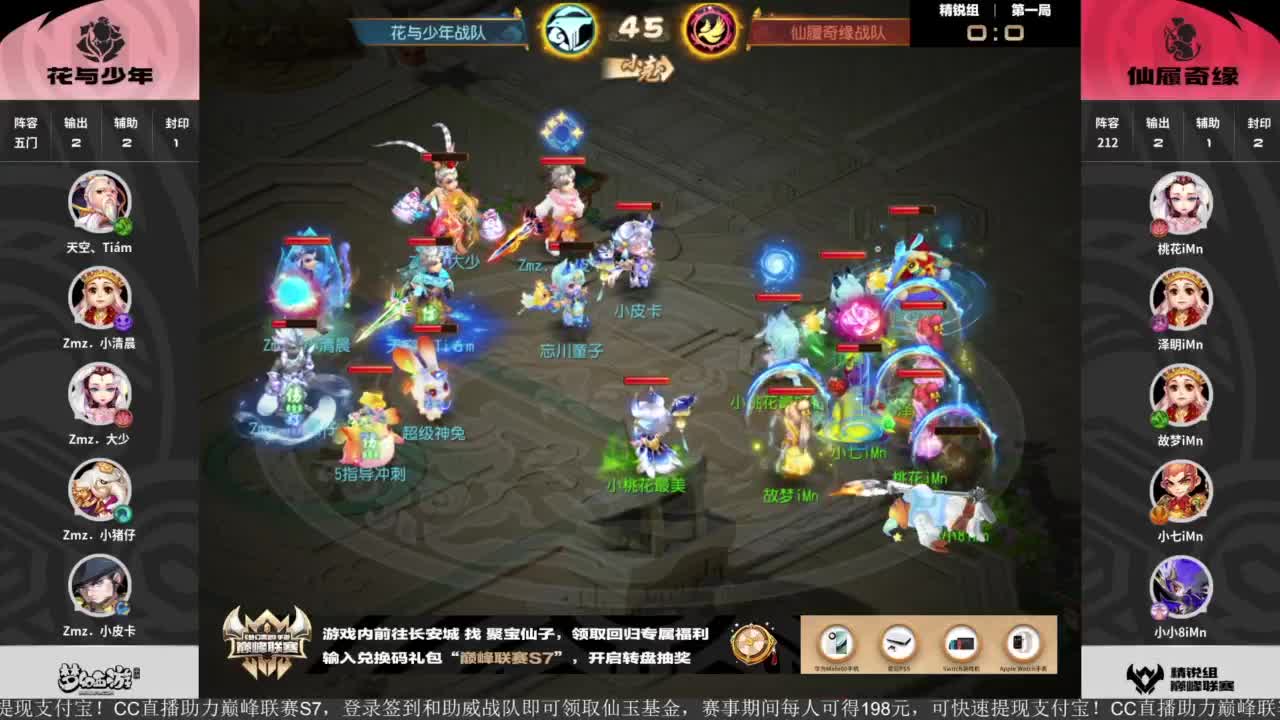Click the blue team emblem beside the countdown

tap(570, 31)
